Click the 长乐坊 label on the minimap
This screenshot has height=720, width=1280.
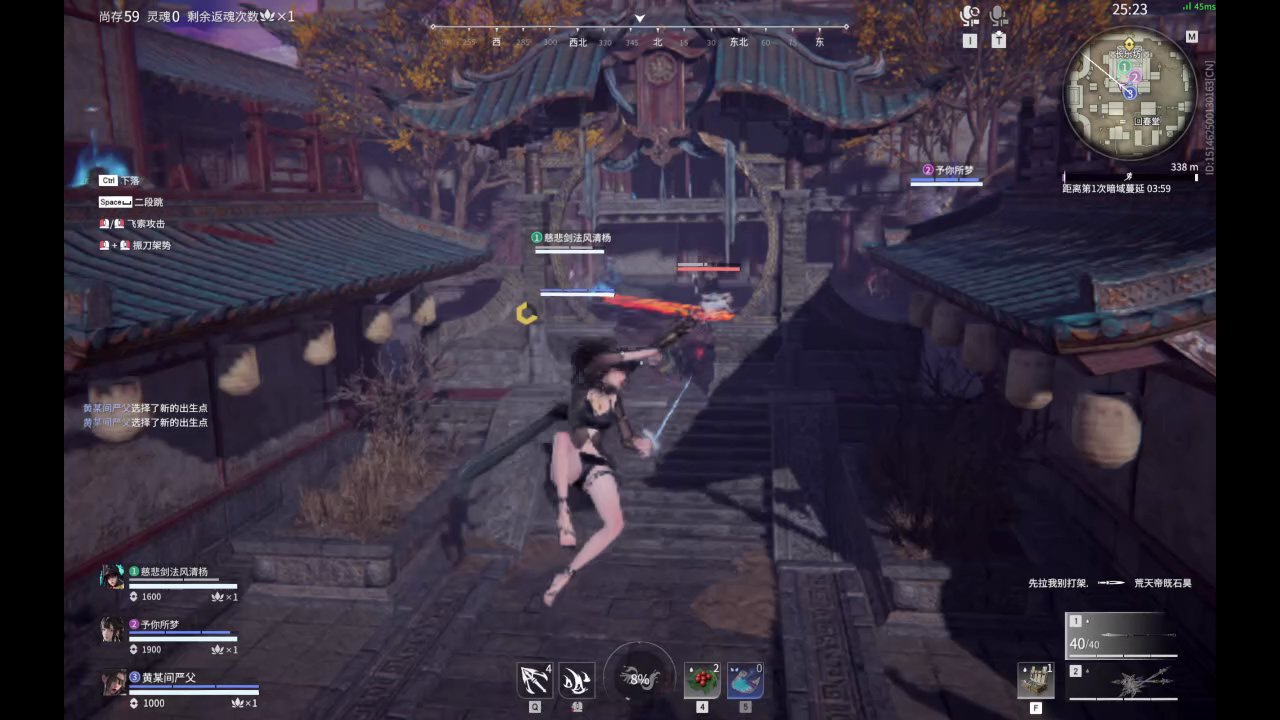pyautogui.click(x=1127, y=54)
